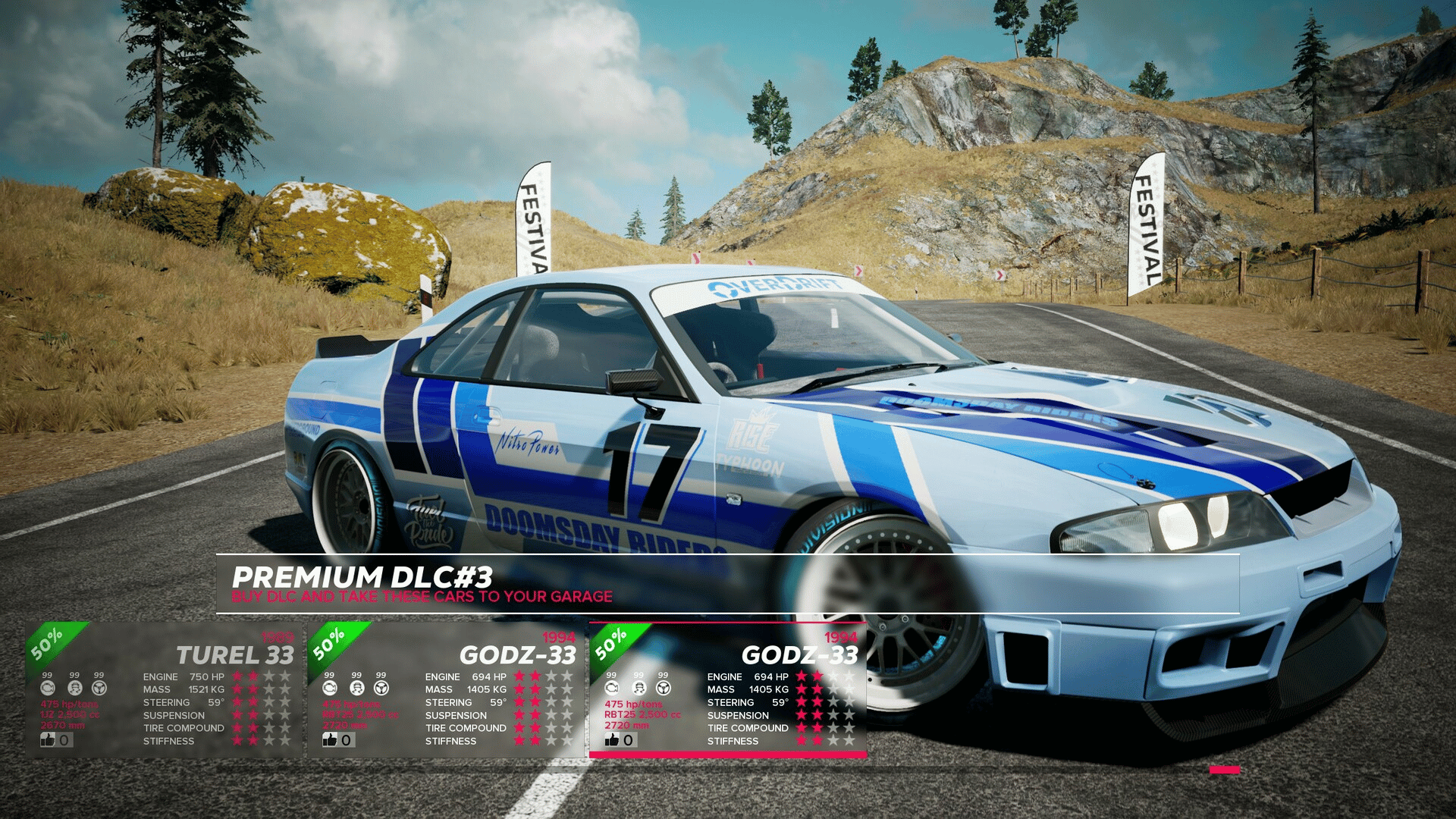Select the unhighlighted GODZ-33 car card
The image size is (1456, 819).
point(446,690)
